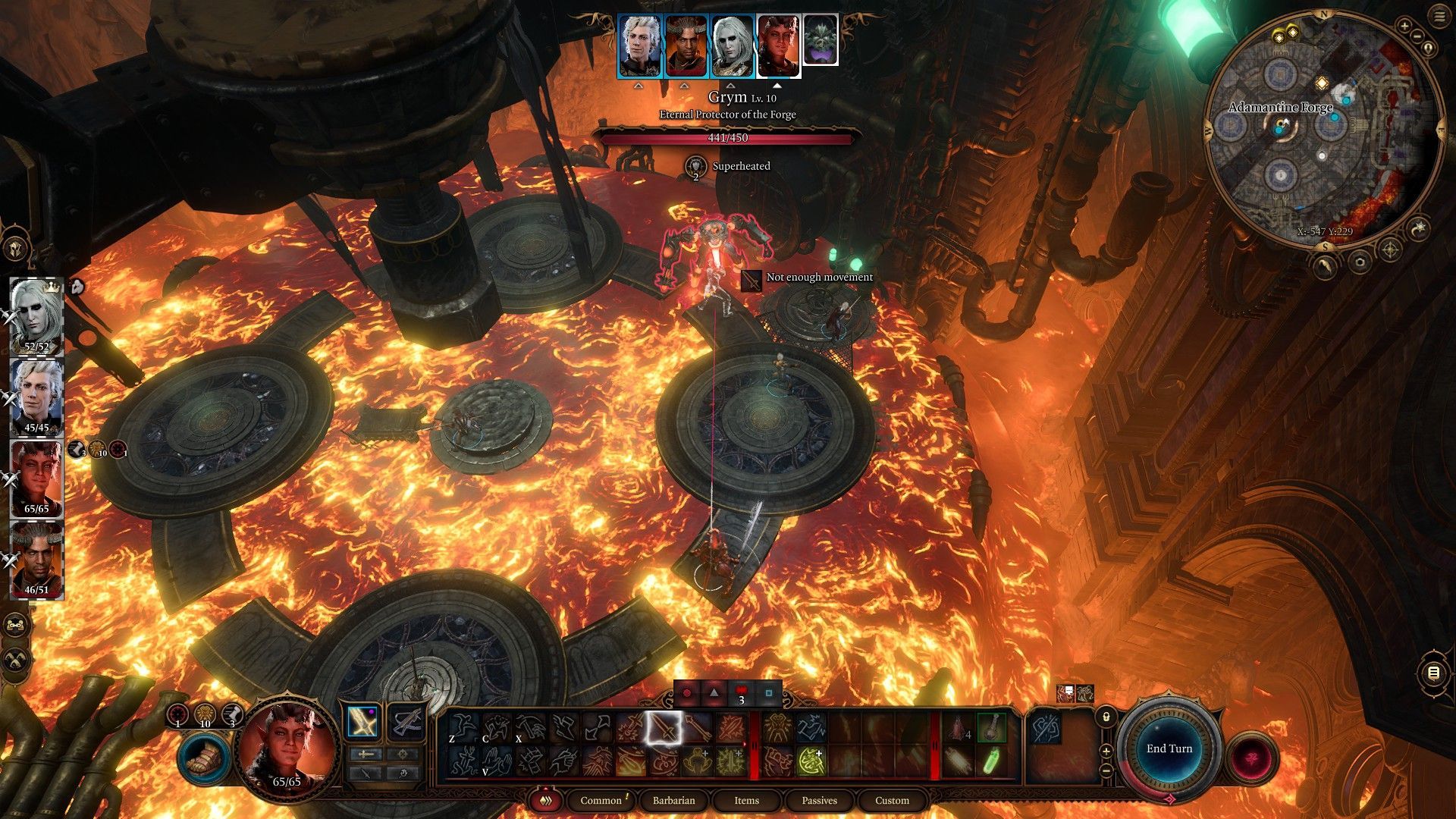
Task: Open the main menu hamburger button
Action: tap(1439, 17)
